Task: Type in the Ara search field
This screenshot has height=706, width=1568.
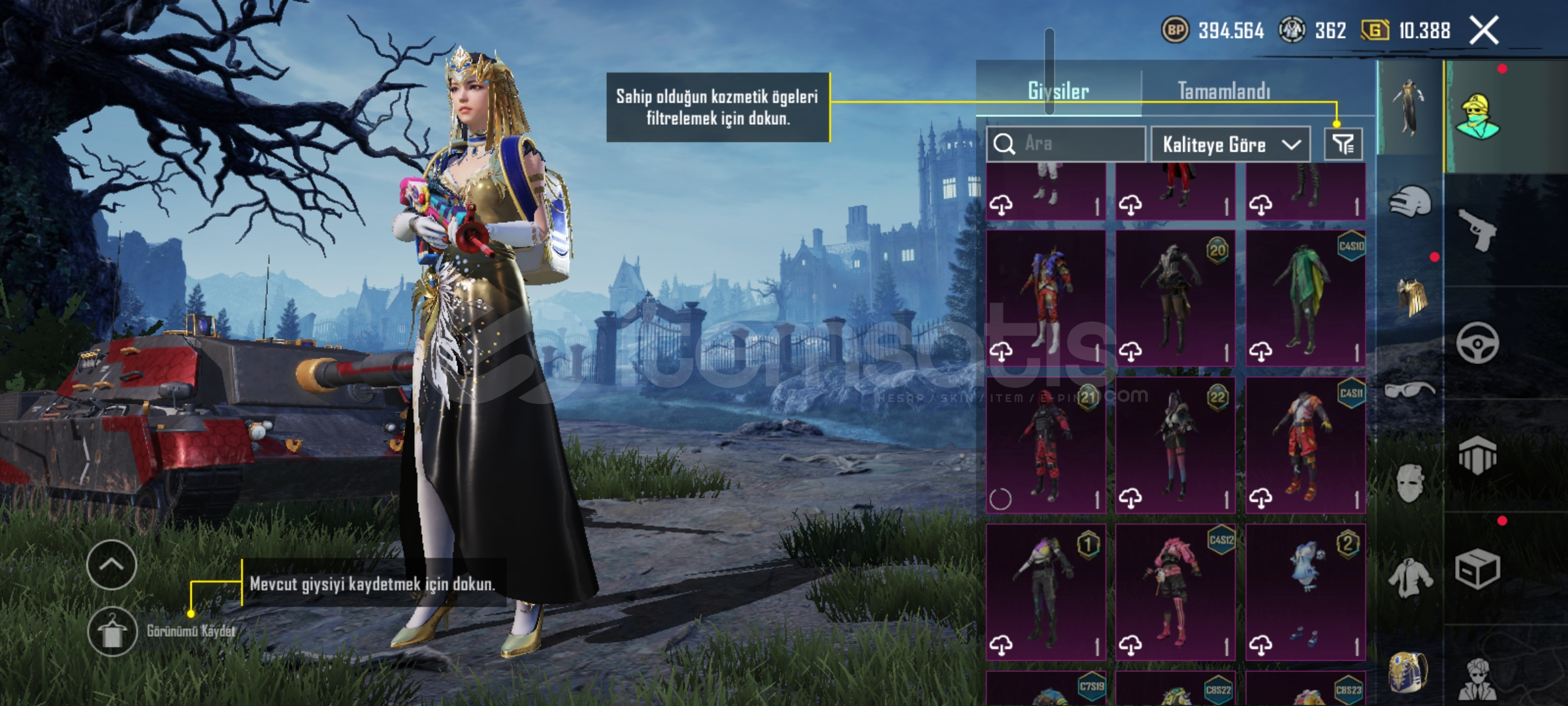Action: (x=1078, y=144)
